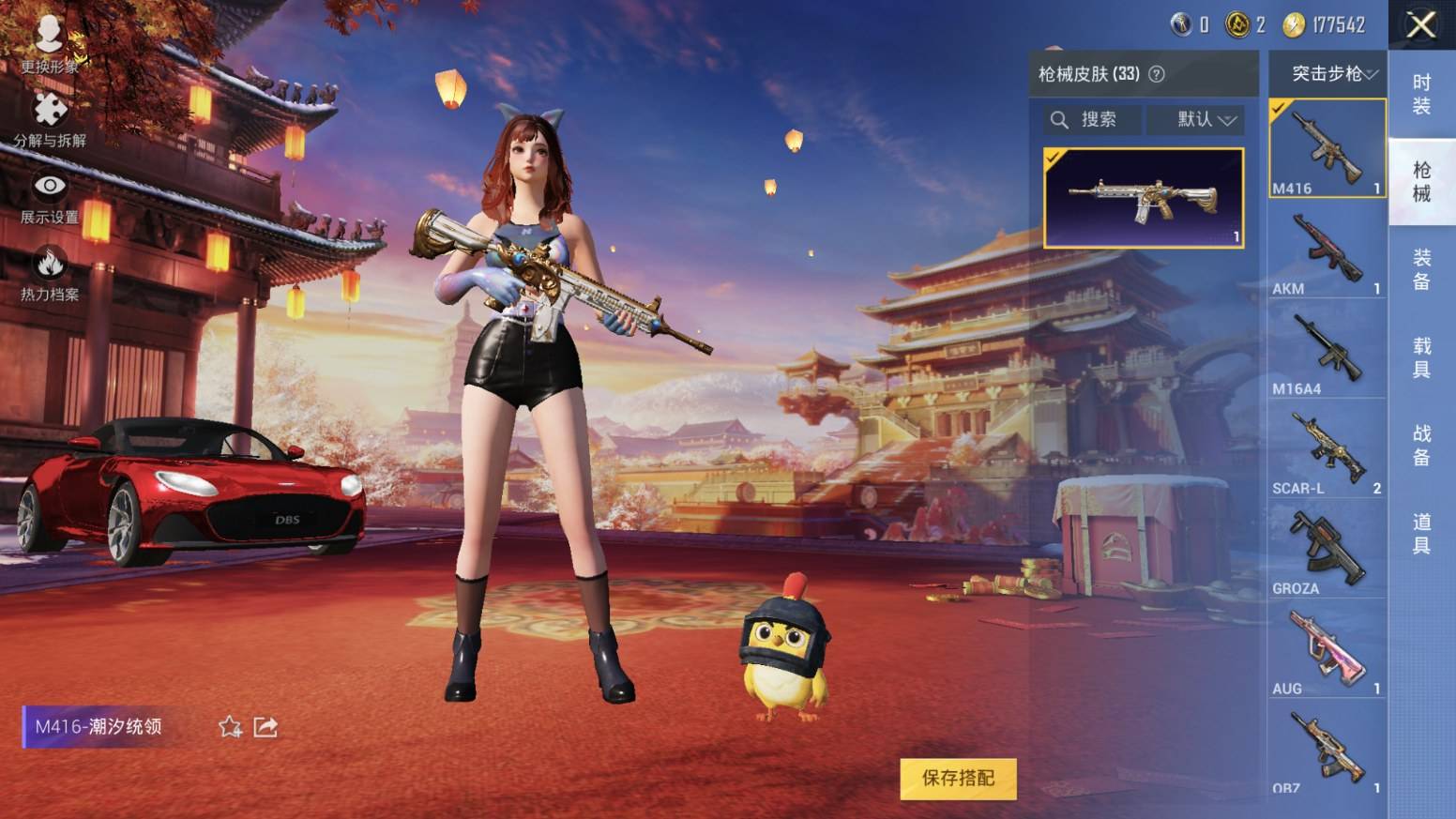Open the 默认 sort dropdown
Viewport: 1456px width, 819px height.
[x=1206, y=120]
